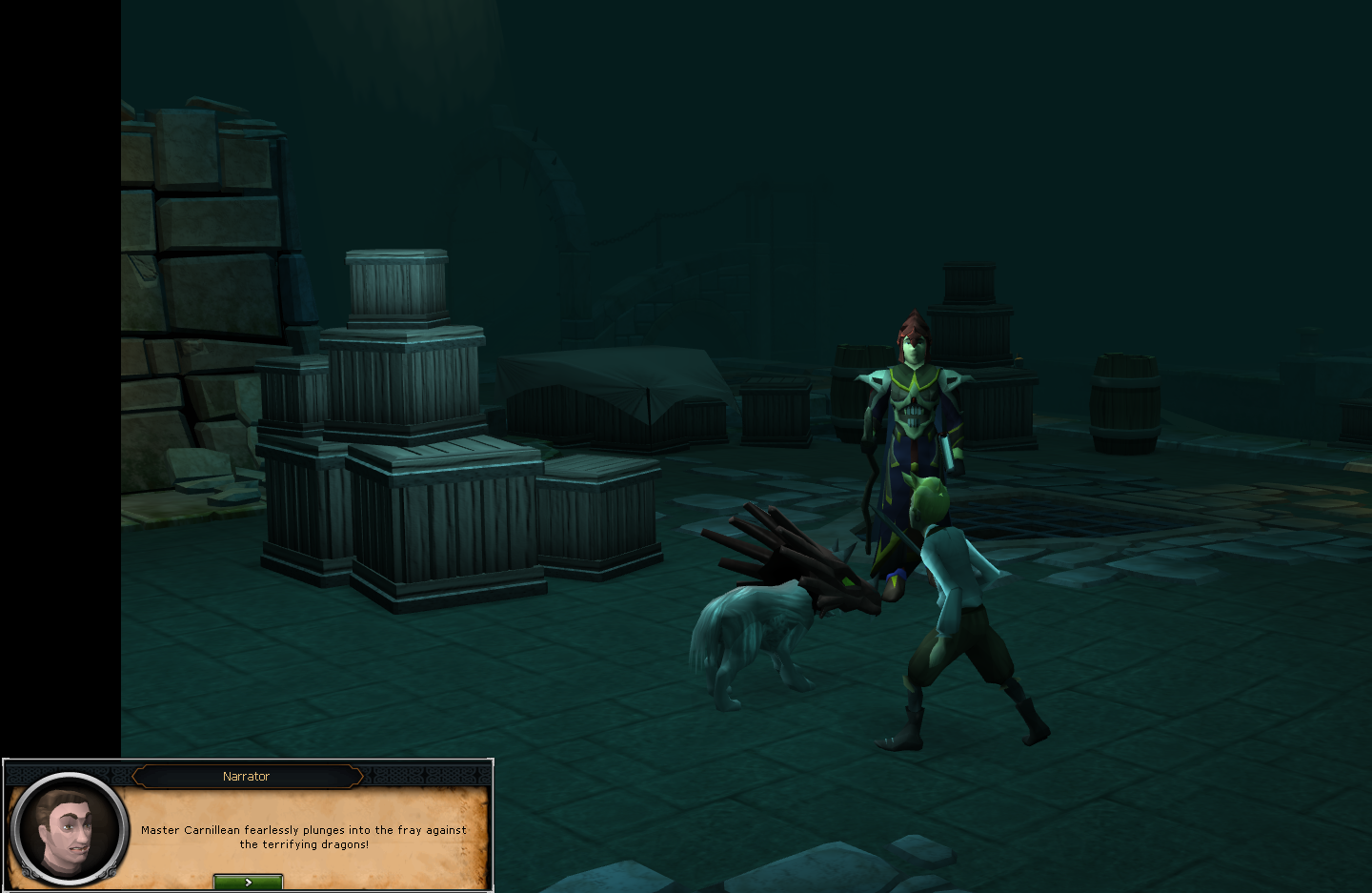Continue the narrator dialogue with the green arrow button
This screenshot has width=1372, height=893.
coord(248,883)
